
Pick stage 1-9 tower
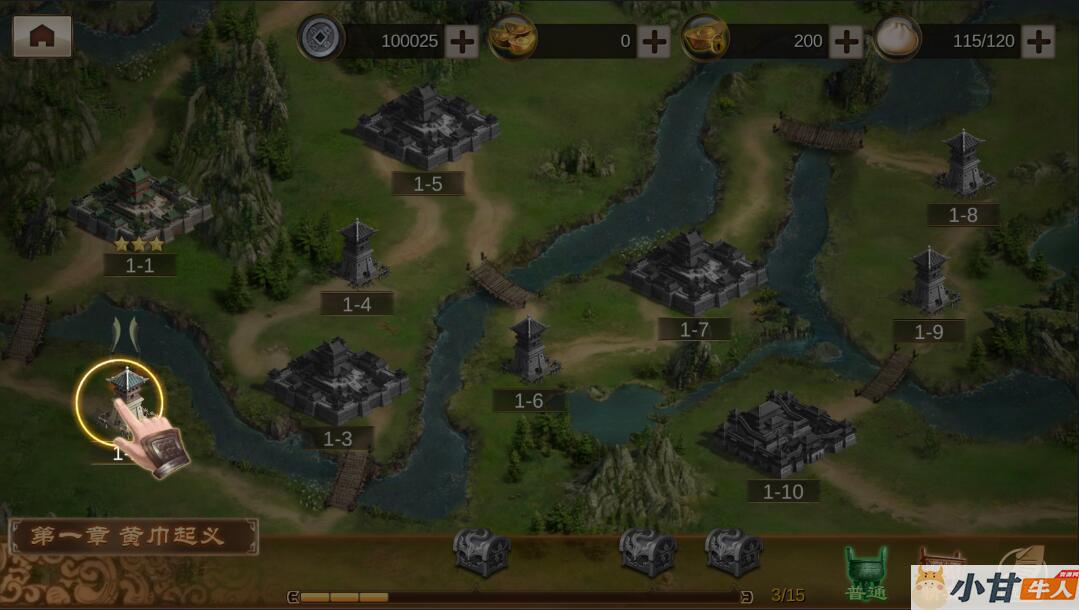pyautogui.click(x=929, y=281)
